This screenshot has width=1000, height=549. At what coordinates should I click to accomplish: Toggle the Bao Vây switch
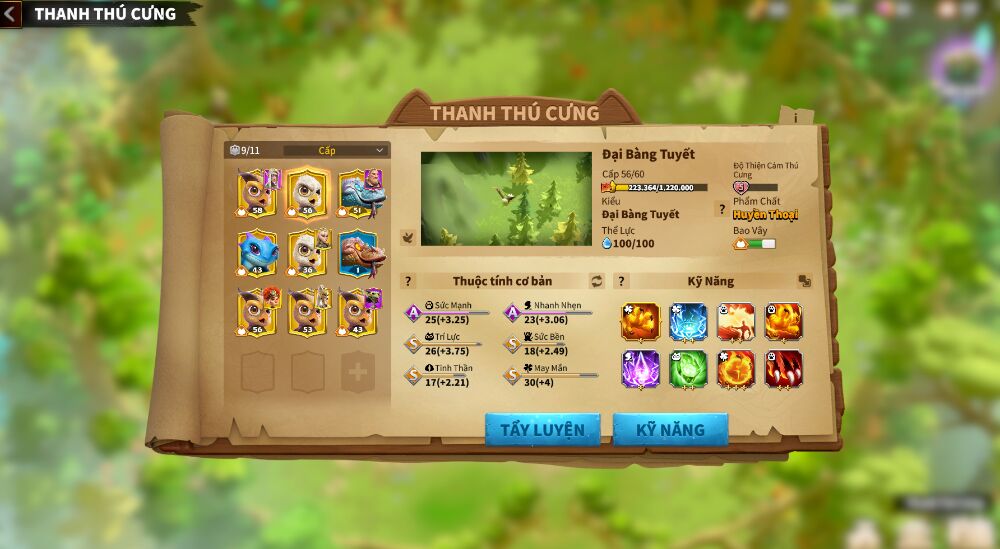(761, 243)
